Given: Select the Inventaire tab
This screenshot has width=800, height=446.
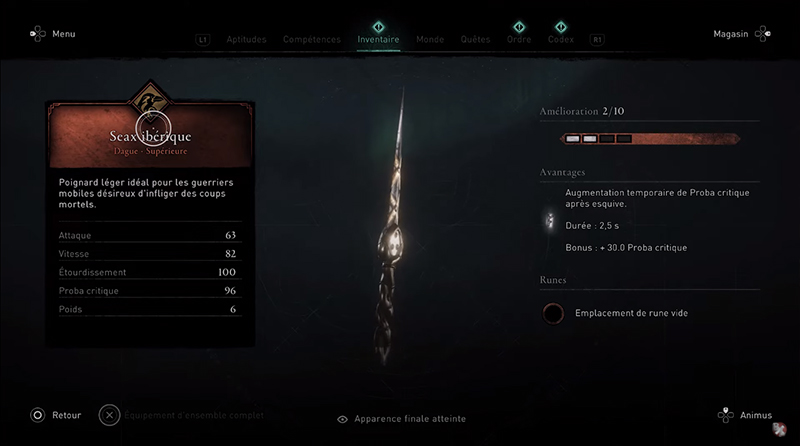Looking at the screenshot, I should pos(378,40).
